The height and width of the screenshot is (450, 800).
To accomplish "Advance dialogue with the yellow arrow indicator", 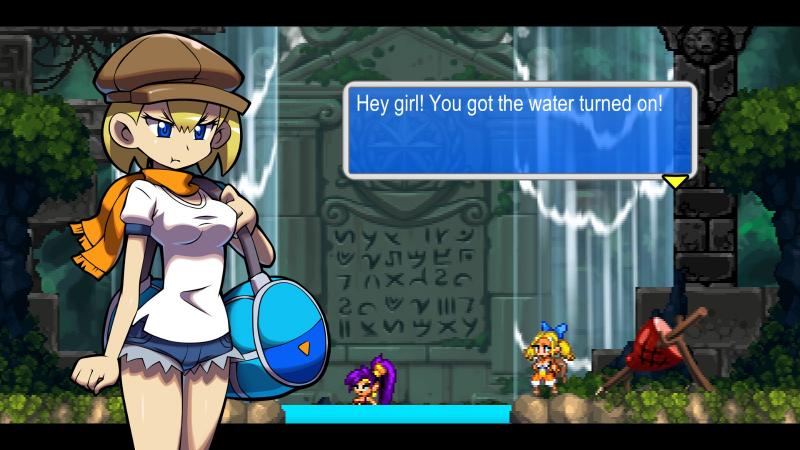I will (x=676, y=181).
